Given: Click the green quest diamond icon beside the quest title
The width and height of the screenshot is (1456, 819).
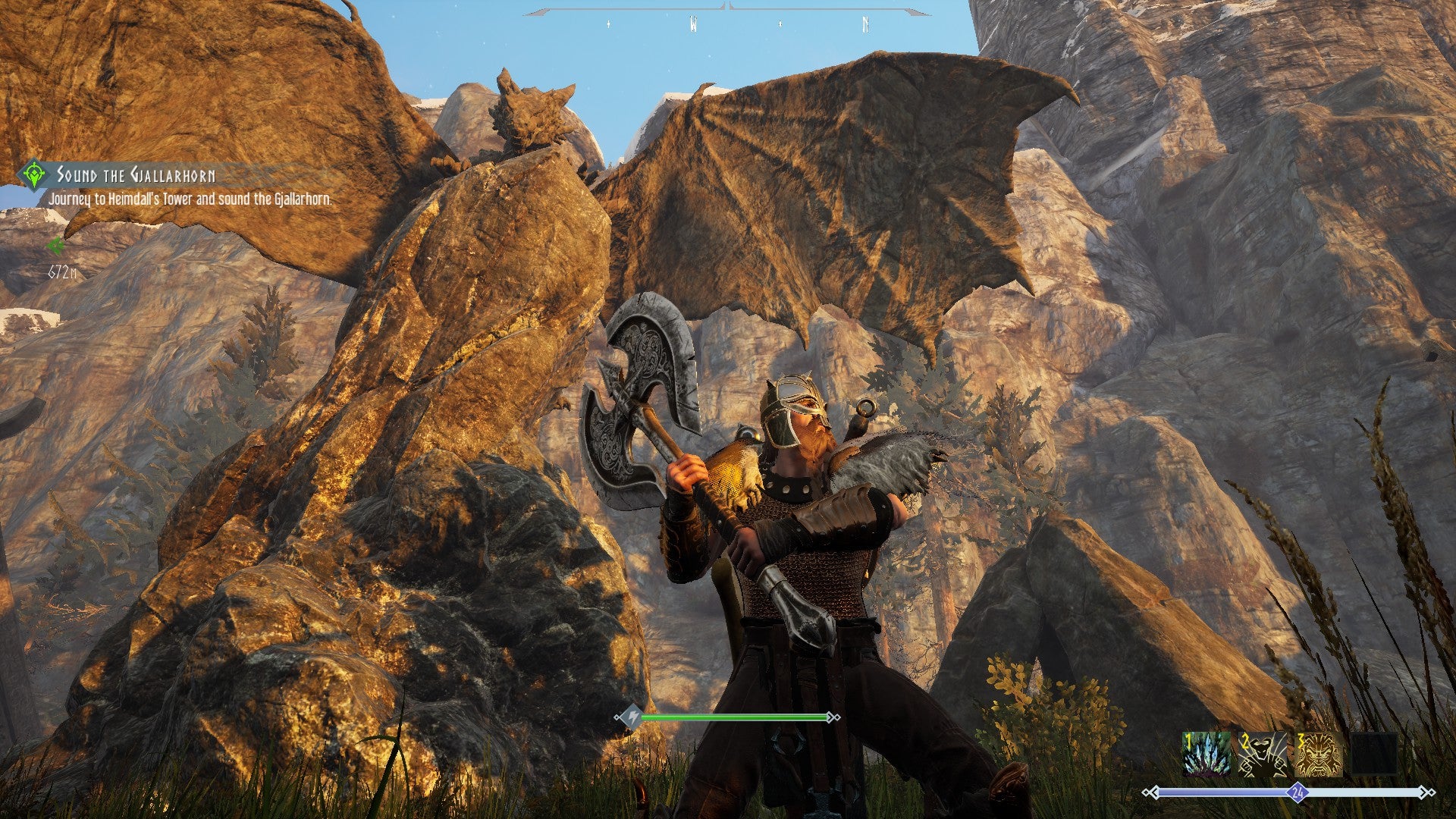Looking at the screenshot, I should (x=33, y=174).
